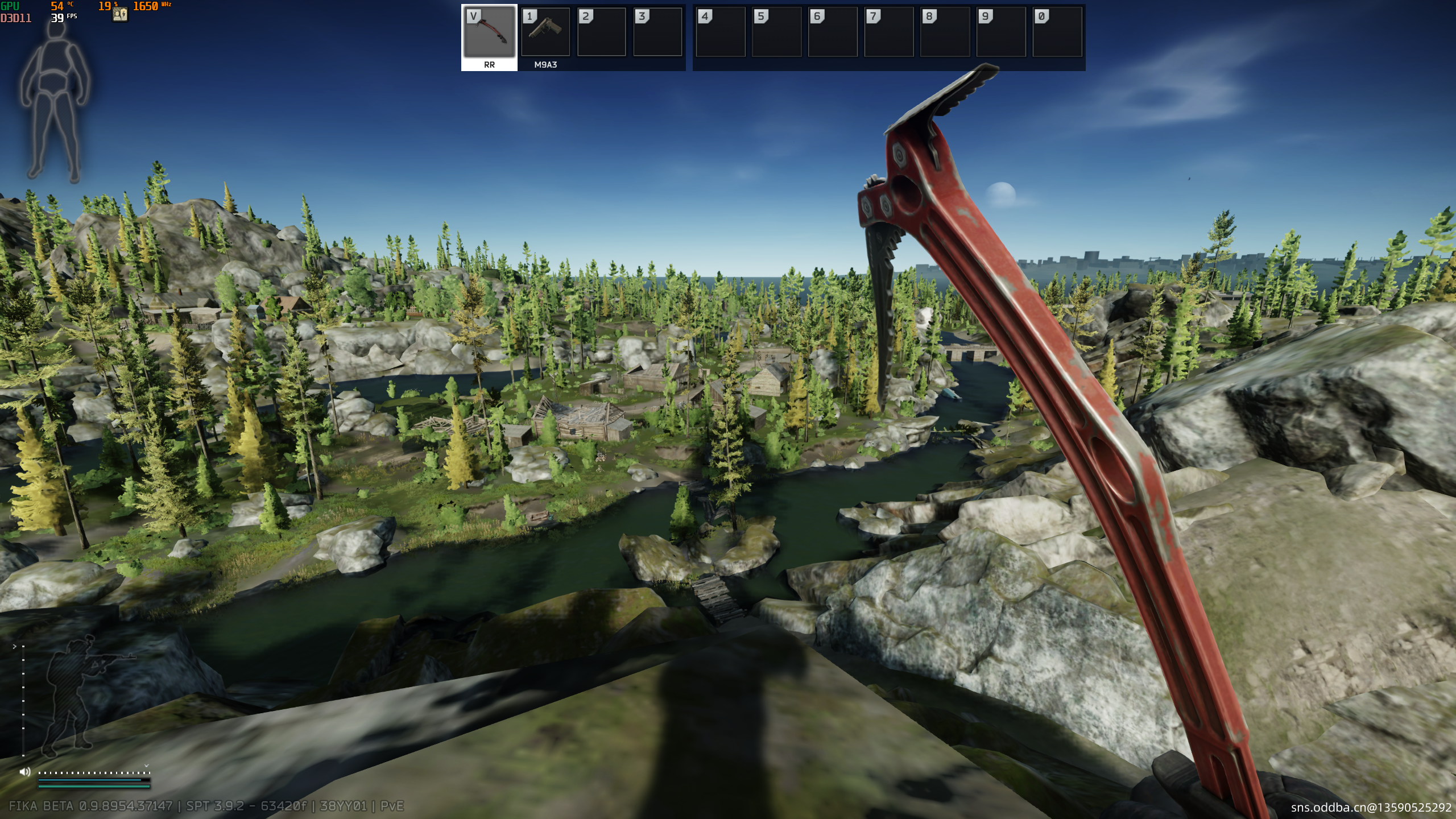Viewport: 1456px width, 819px height.
Task: Select the M9A3 pistol slot
Action: click(x=545, y=33)
